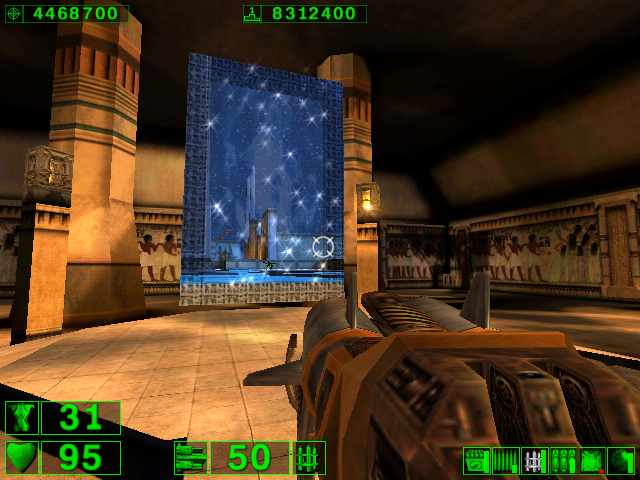Click the rocket launcher weapon icon
The image size is (640, 480).
point(189,458)
